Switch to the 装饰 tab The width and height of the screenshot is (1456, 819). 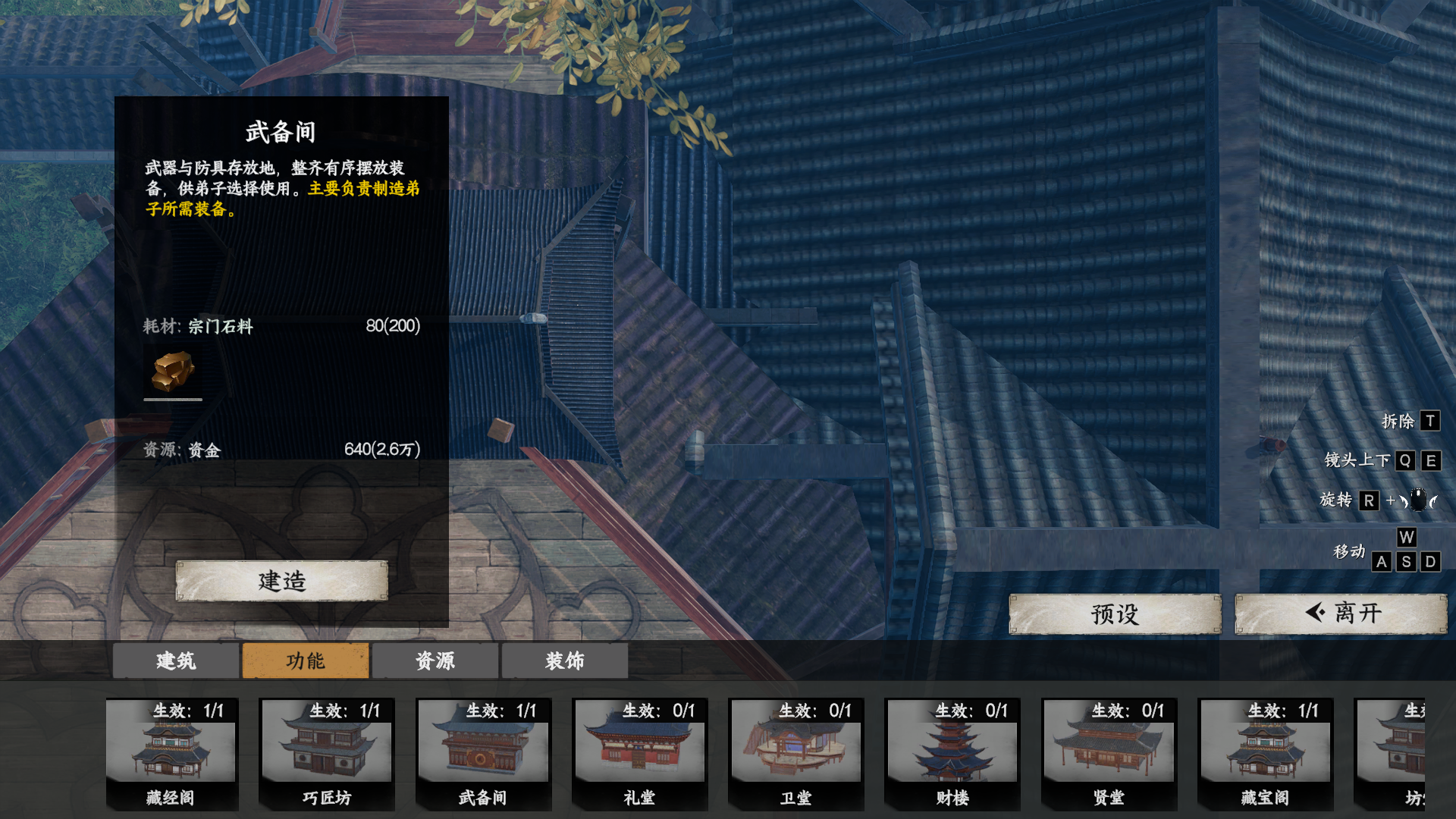[x=565, y=661]
